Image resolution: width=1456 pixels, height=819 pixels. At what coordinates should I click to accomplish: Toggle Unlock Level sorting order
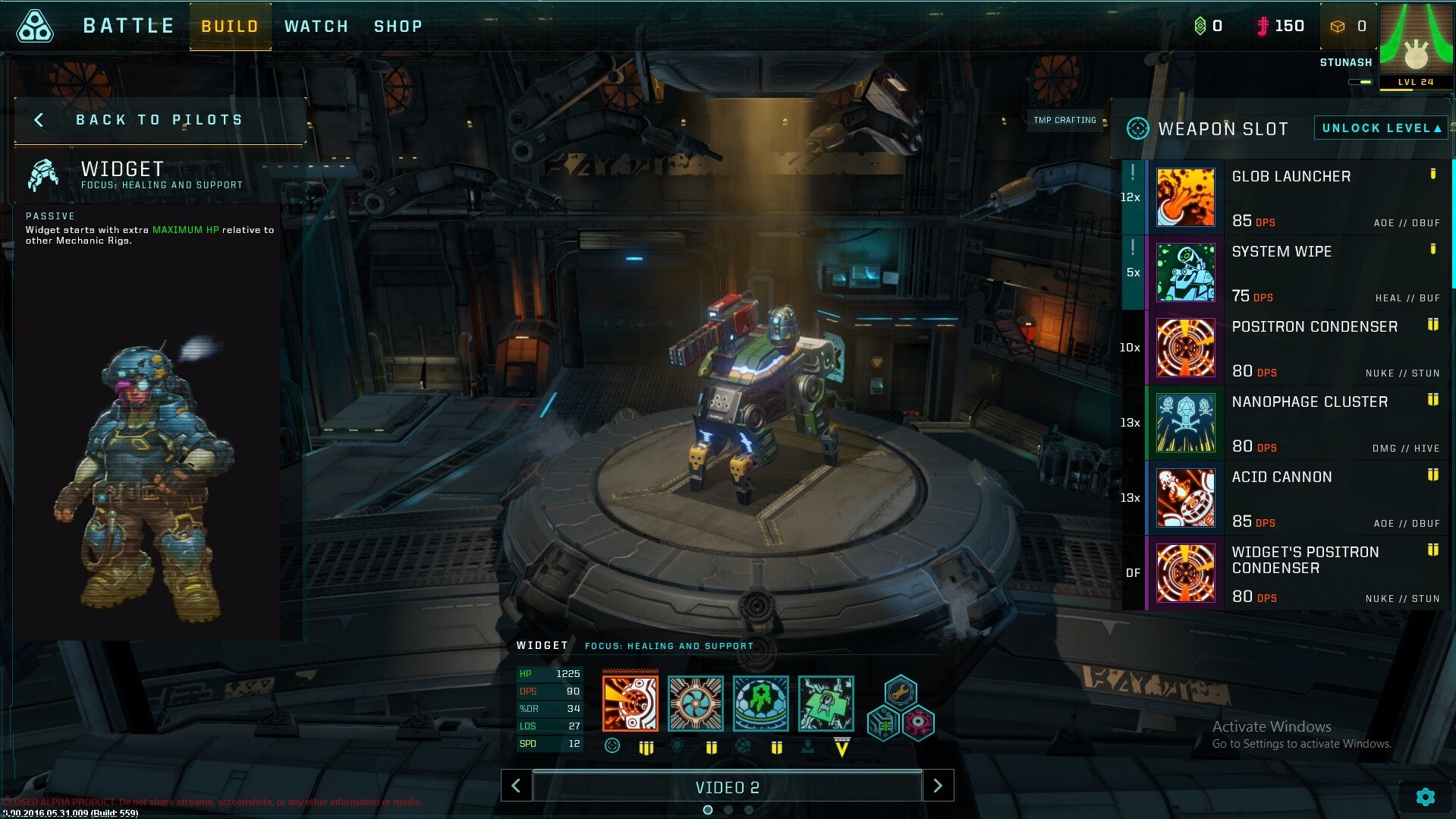1380,128
